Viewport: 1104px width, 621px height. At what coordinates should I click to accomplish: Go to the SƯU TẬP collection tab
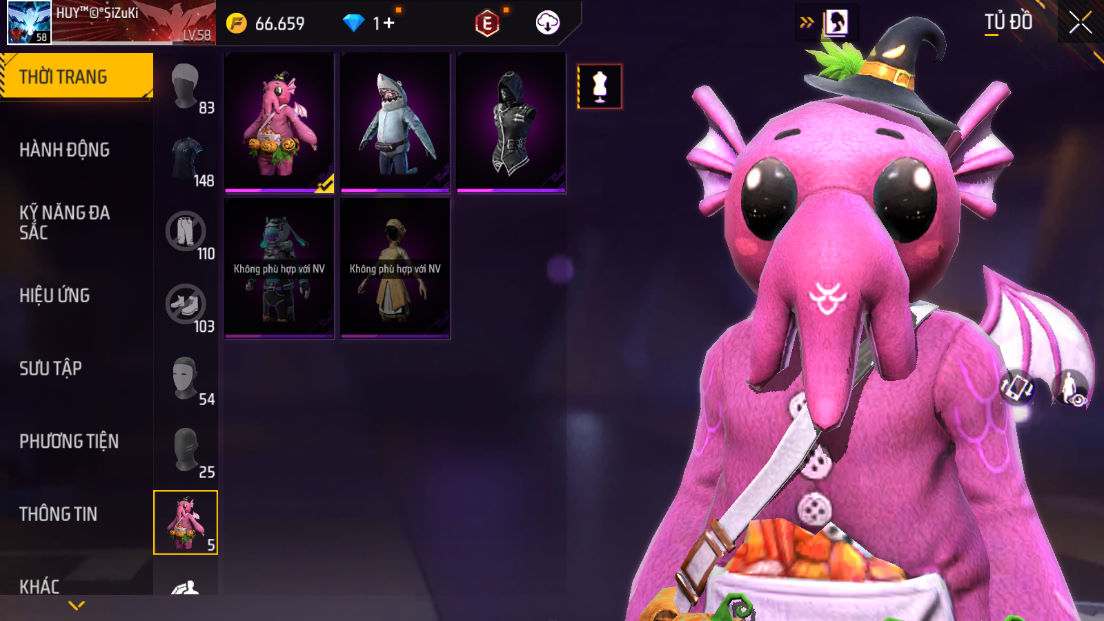51,368
